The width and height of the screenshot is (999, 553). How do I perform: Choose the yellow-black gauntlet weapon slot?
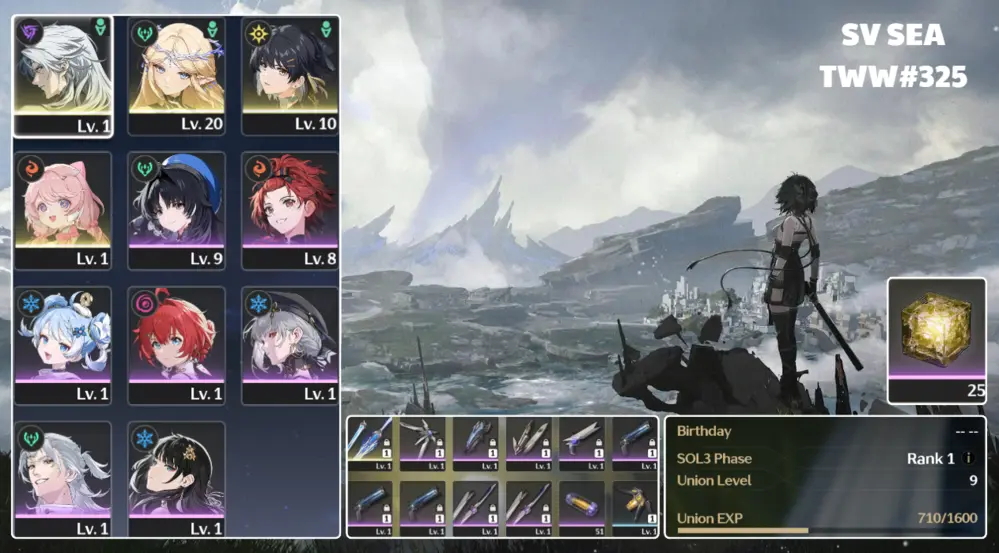(x=634, y=503)
